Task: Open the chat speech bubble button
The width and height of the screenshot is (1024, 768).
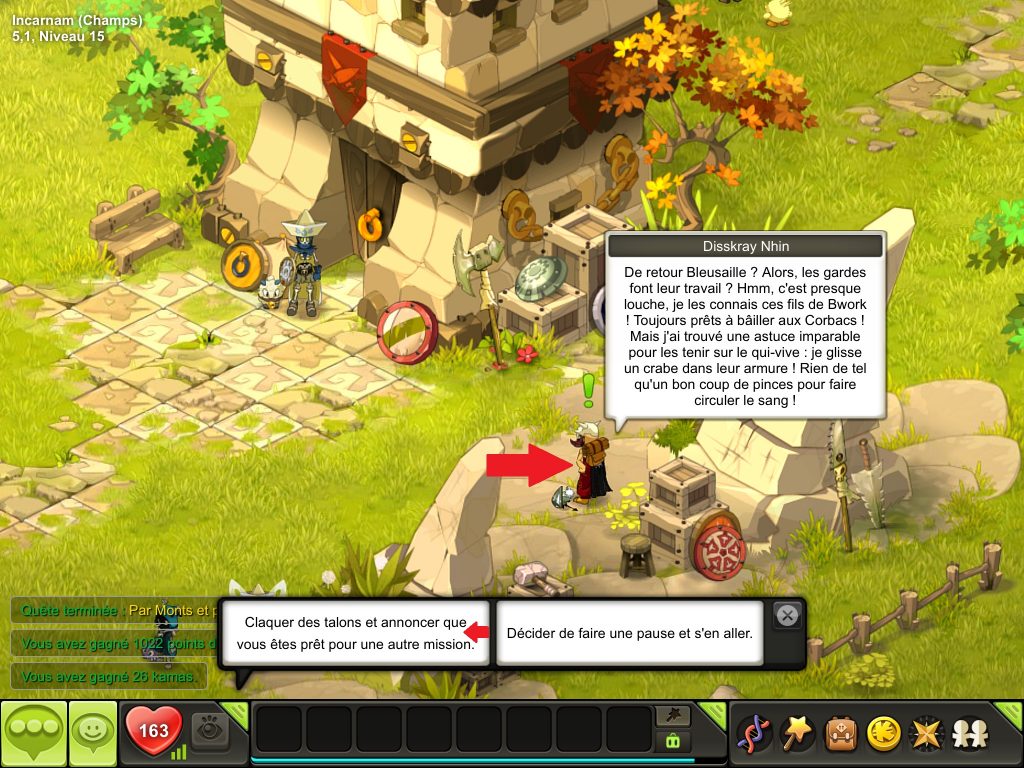Action: tap(33, 734)
